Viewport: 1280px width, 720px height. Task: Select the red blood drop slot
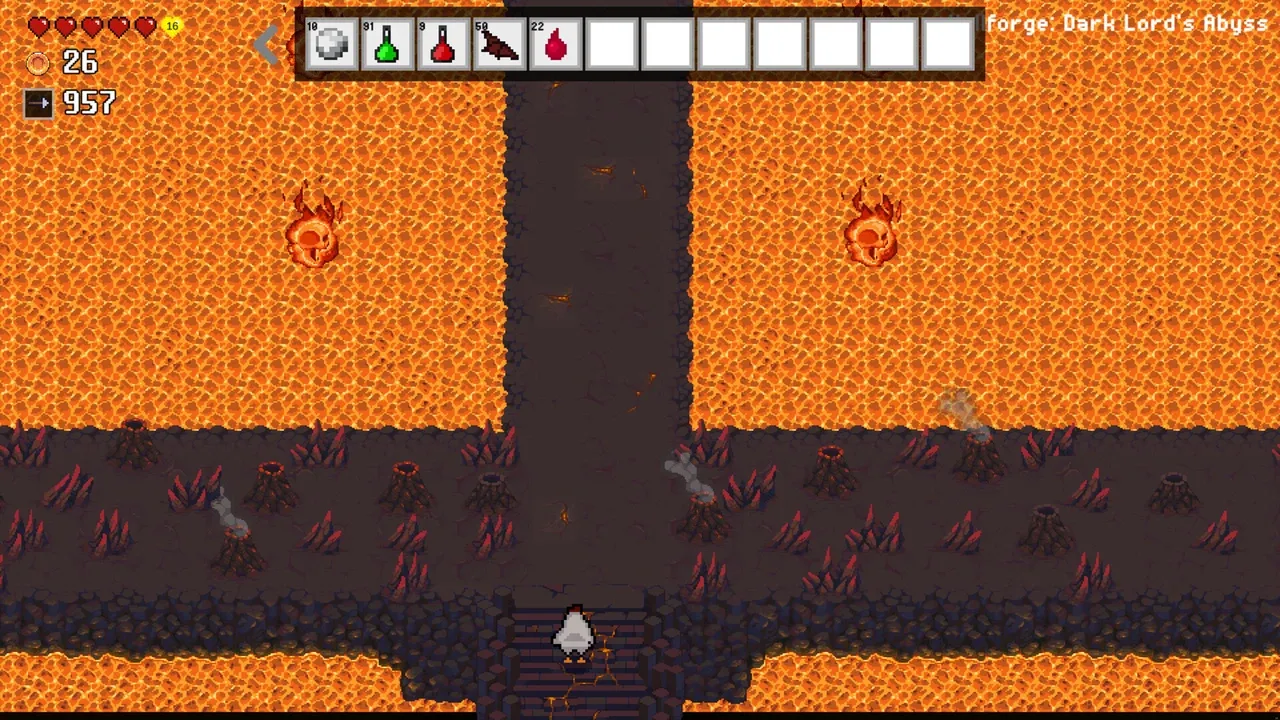point(555,44)
